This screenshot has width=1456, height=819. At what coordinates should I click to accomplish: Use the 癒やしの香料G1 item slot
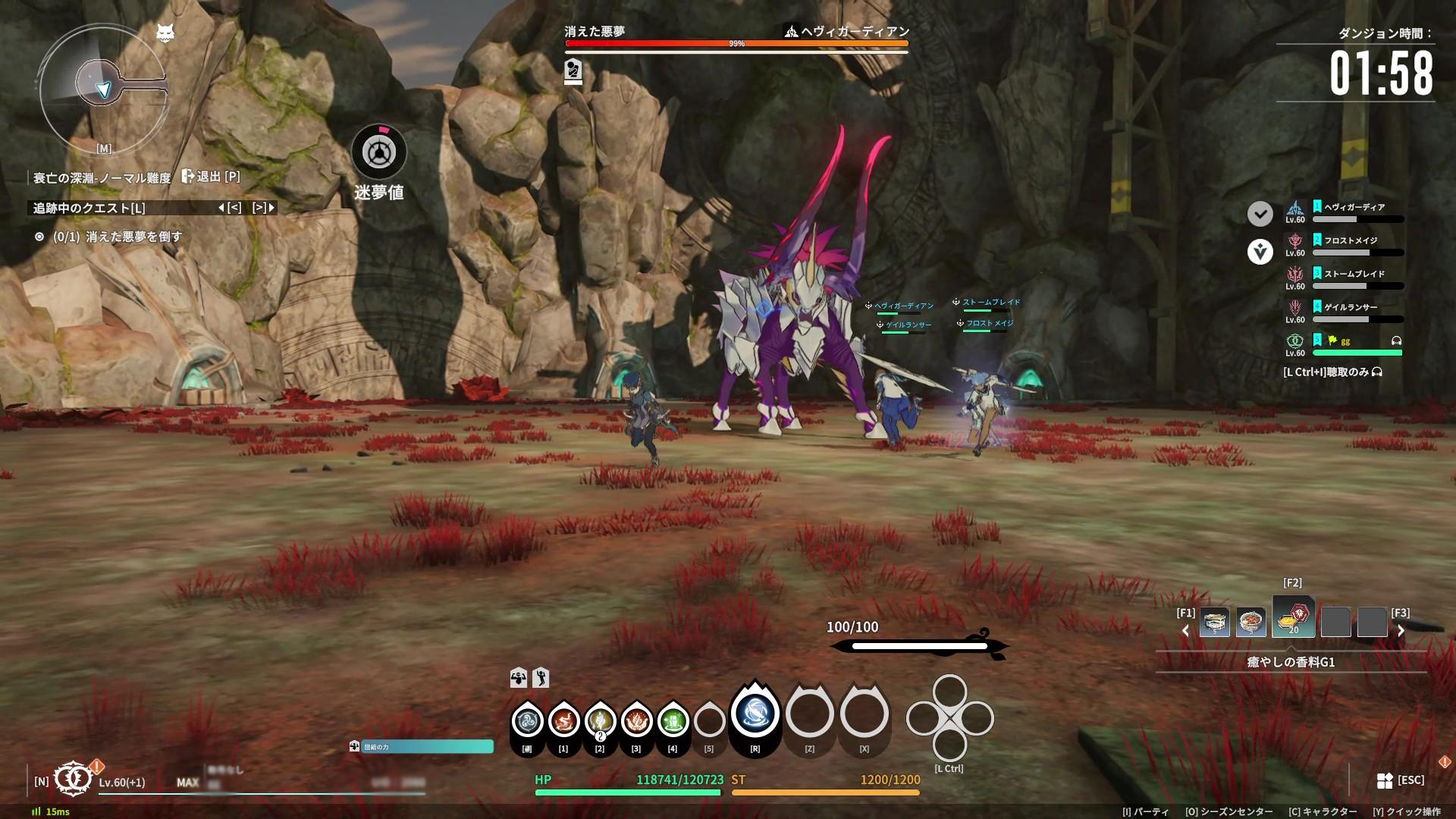click(1293, 618)
